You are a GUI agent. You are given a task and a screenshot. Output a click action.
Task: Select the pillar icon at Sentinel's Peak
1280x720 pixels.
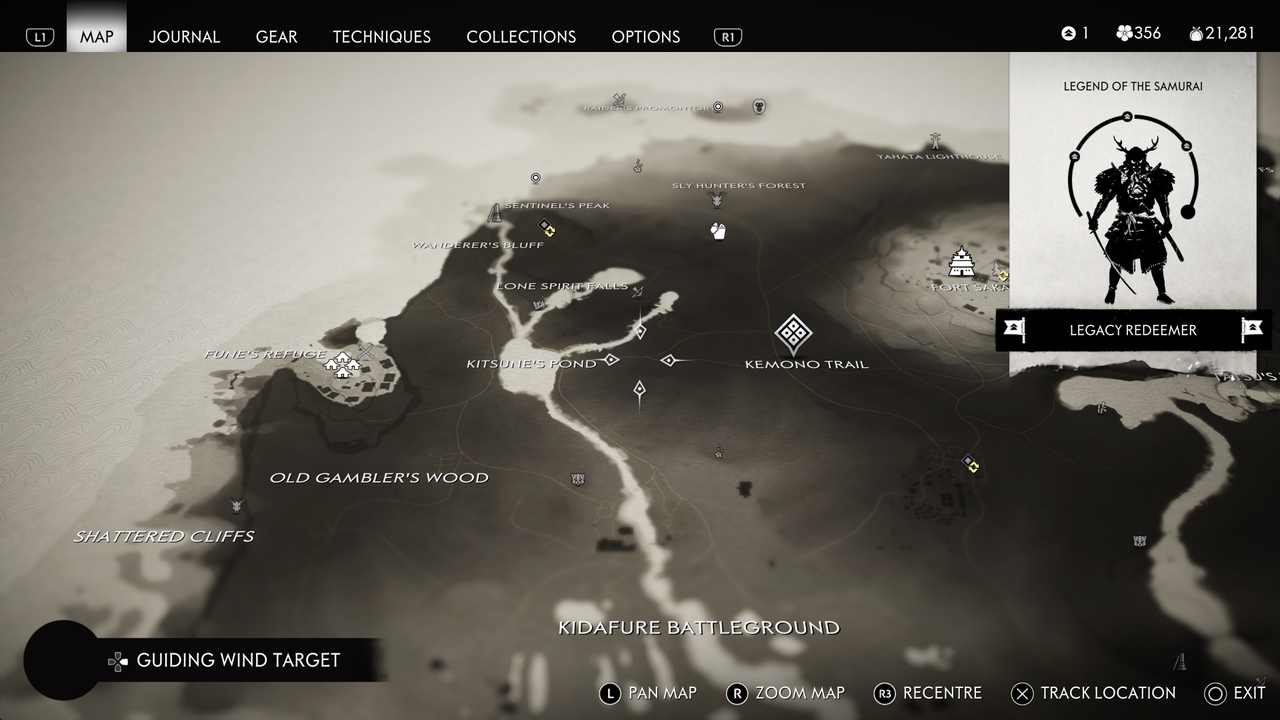click(x=496, y=211)
